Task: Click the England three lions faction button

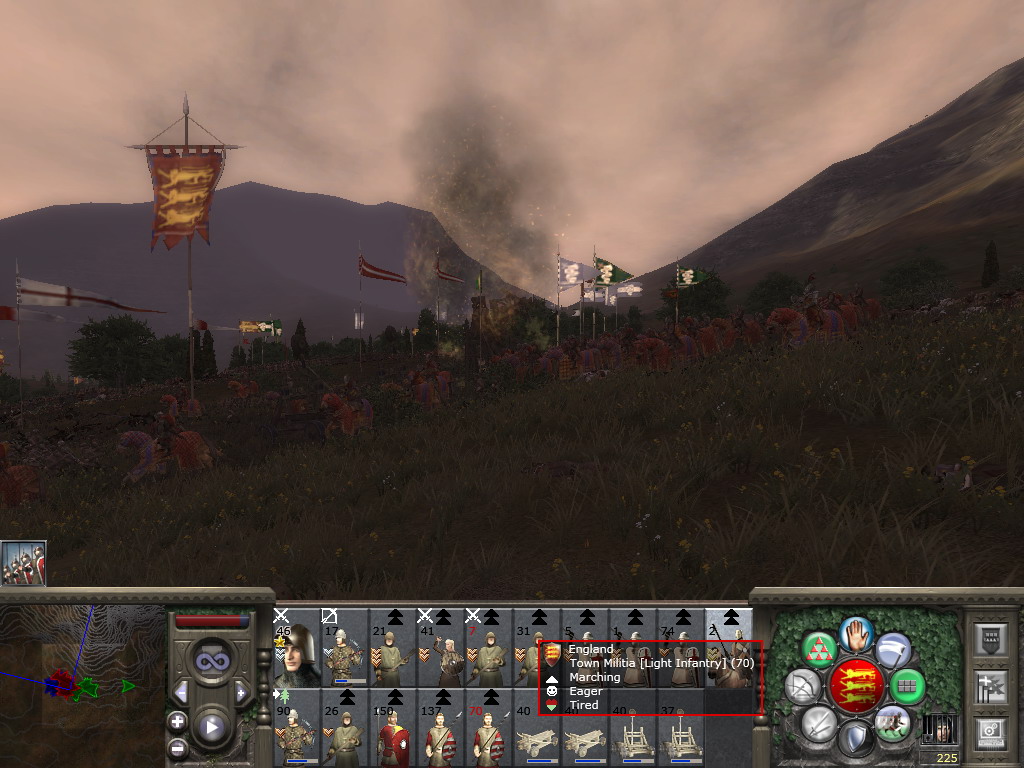Action: pos(856,686)
